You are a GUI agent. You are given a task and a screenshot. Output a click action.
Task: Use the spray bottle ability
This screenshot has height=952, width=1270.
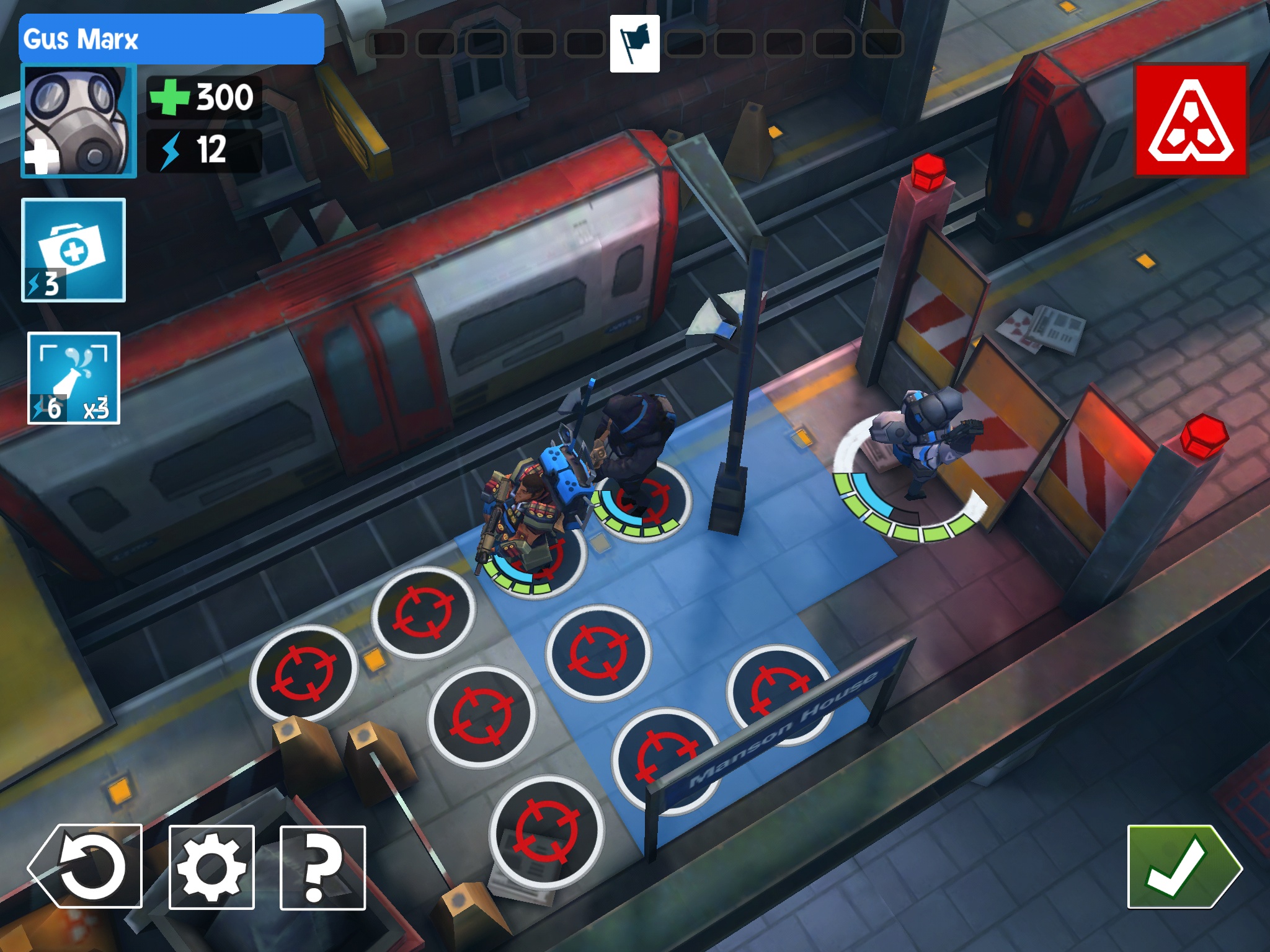click(74, 378)
